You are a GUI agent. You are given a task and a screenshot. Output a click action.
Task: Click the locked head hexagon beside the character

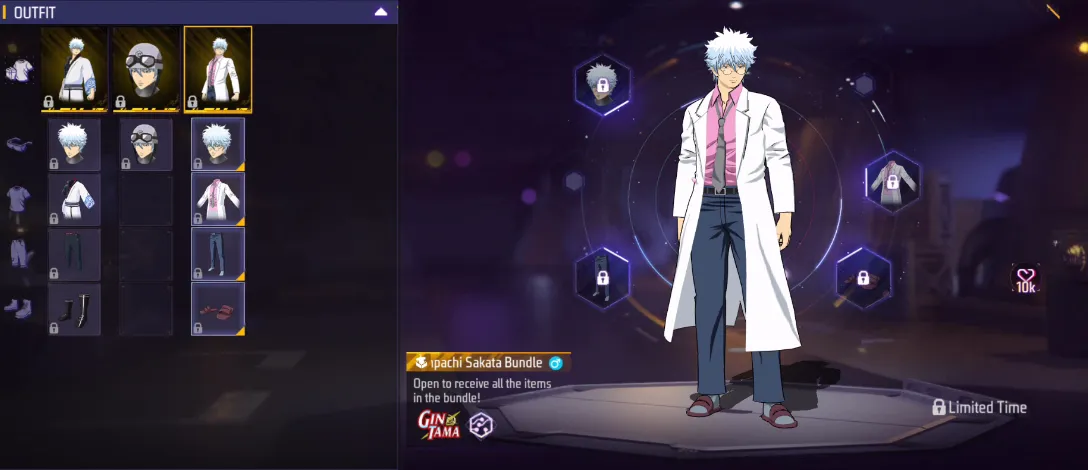click(x=603, y=84)
